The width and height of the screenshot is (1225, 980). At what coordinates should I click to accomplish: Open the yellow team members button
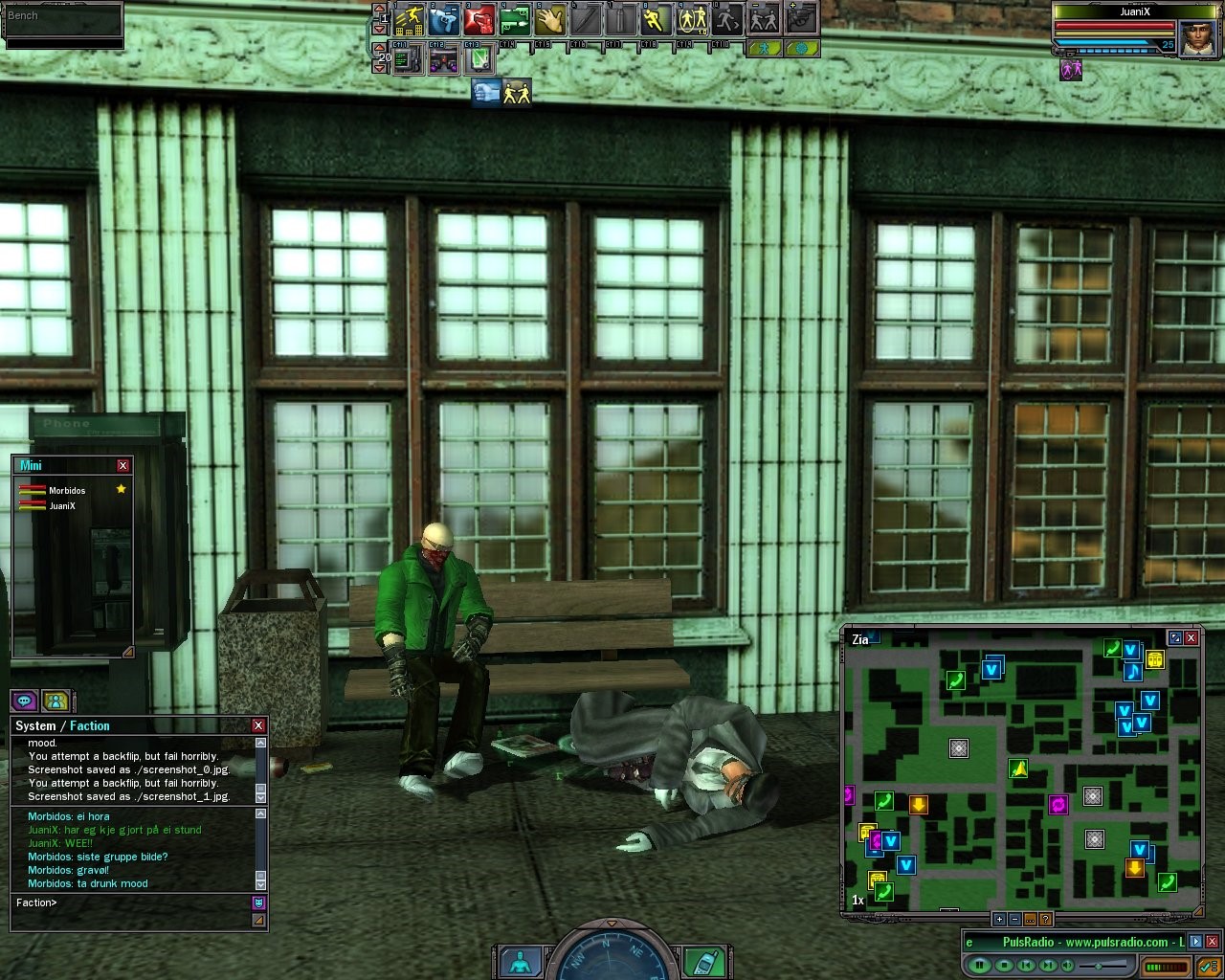(56, 701)
